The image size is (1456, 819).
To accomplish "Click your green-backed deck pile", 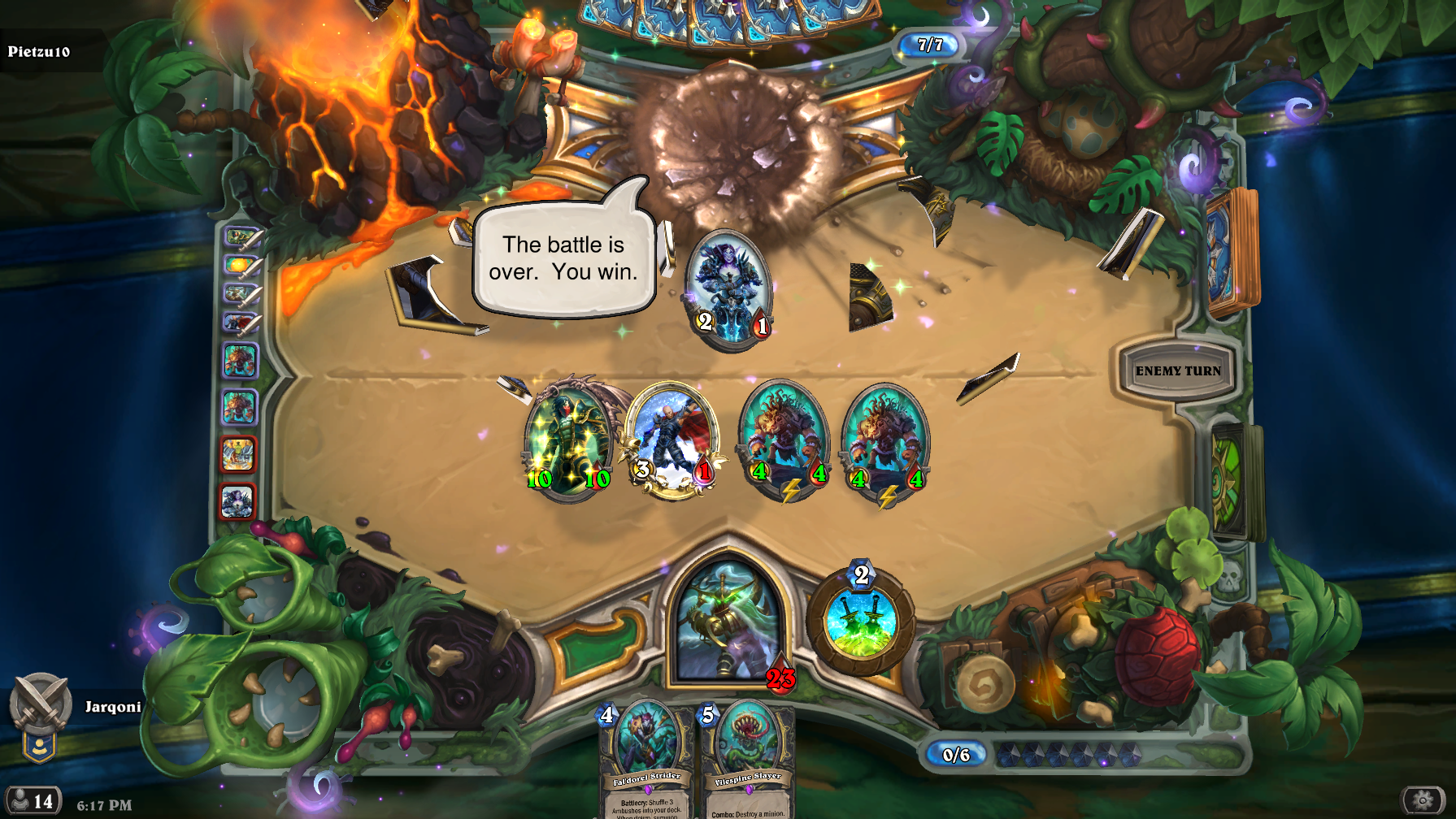I will (1236, 481).
